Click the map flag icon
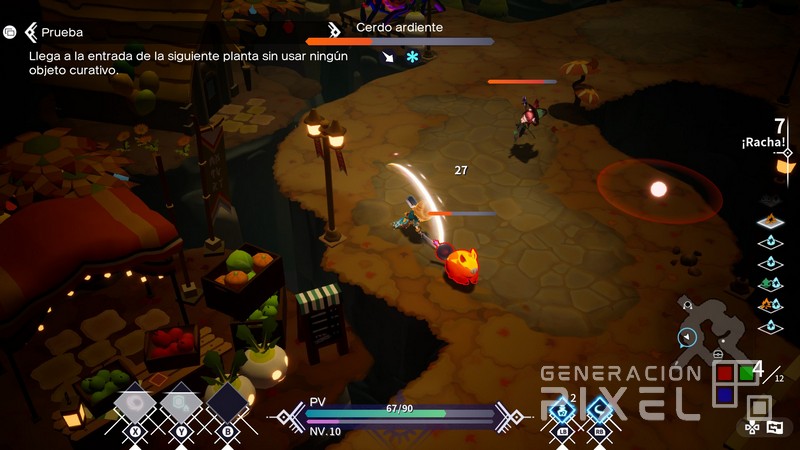Screen dimensions: 800x450 click(775, 427)
